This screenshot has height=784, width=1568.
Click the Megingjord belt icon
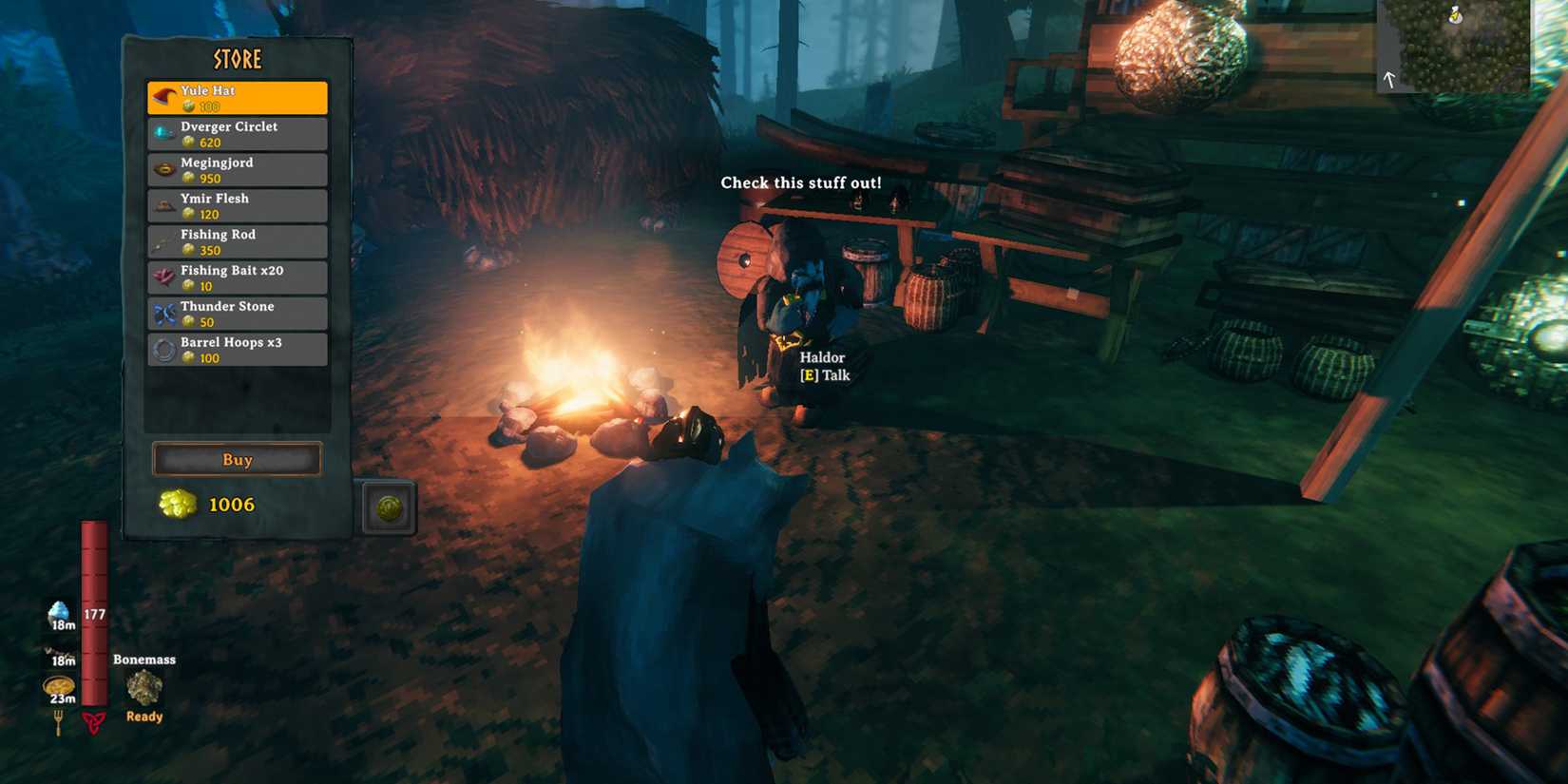pyautogui.click(x=162, y=165)
